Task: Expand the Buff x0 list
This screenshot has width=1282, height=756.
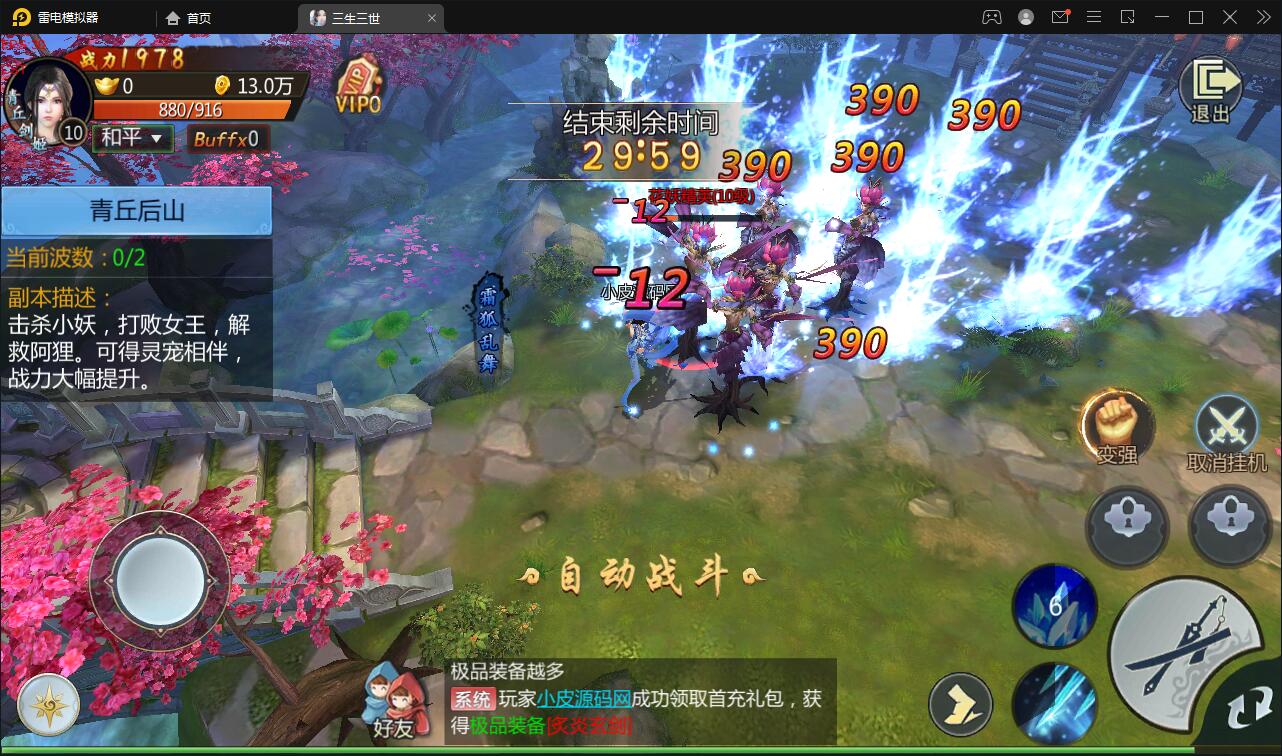Action: (228, 137)
